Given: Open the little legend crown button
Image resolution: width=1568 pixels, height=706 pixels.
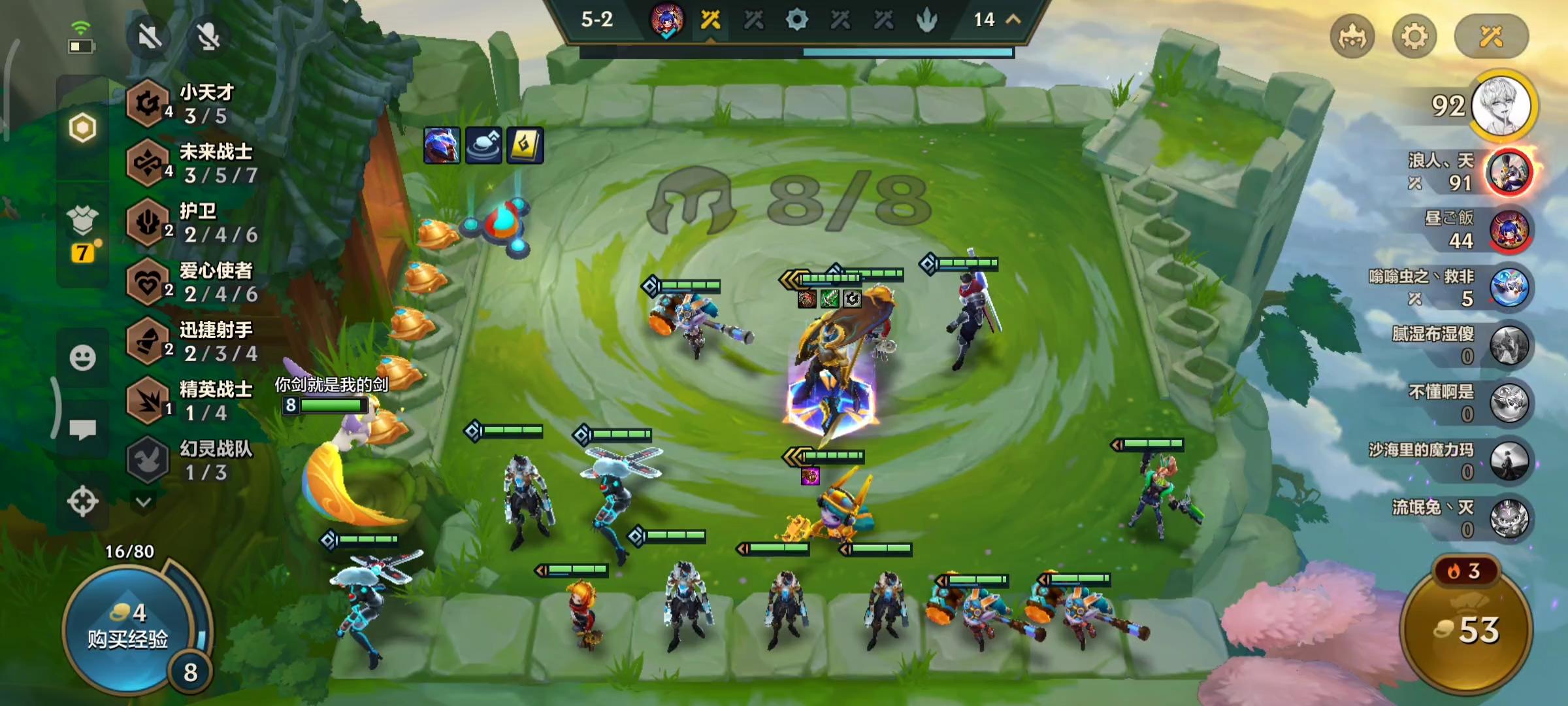Looking at the screenshot, I should 1352,37.
